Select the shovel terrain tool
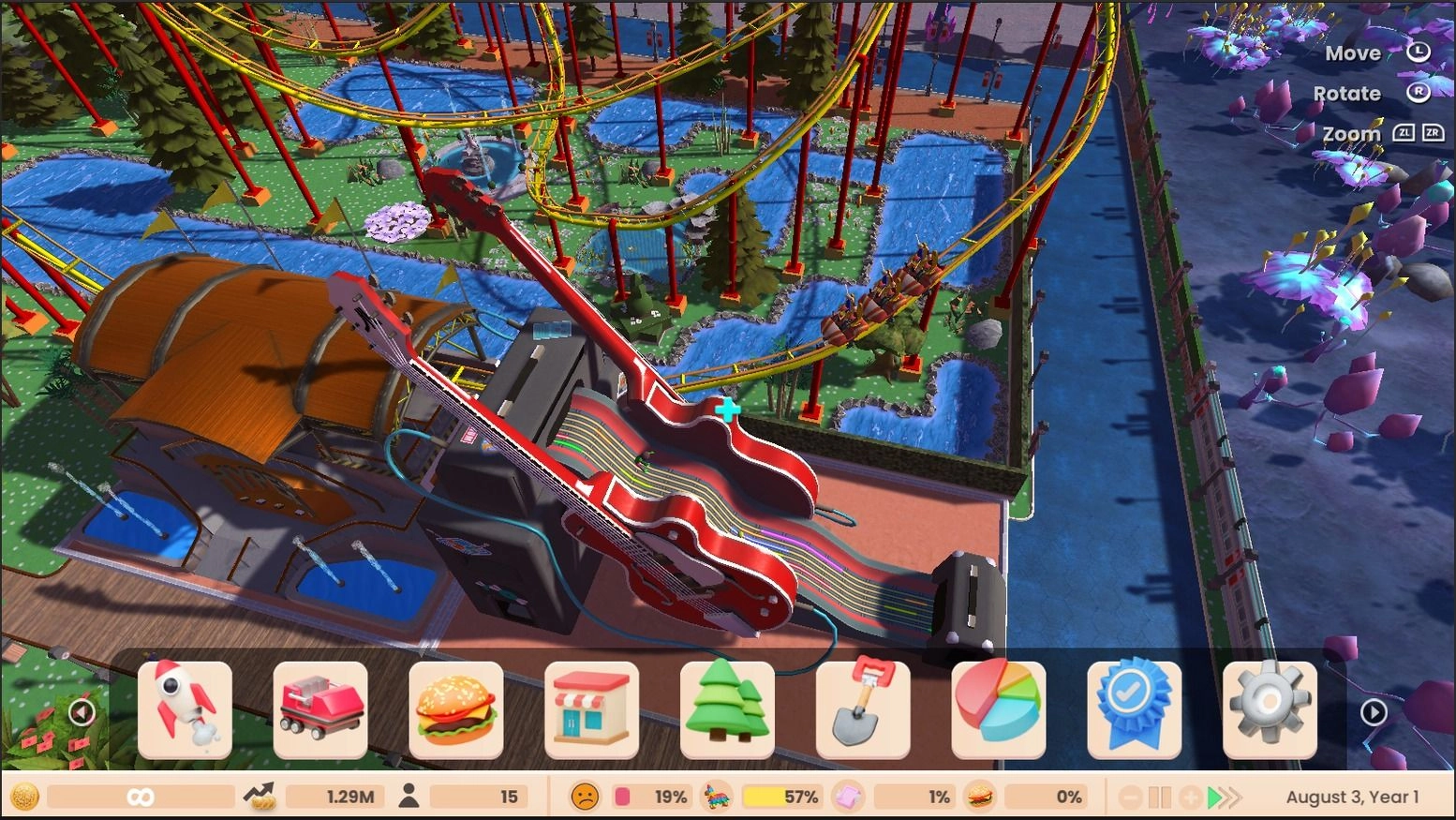The image size is (1456, 820). click(x=863, y=710)
